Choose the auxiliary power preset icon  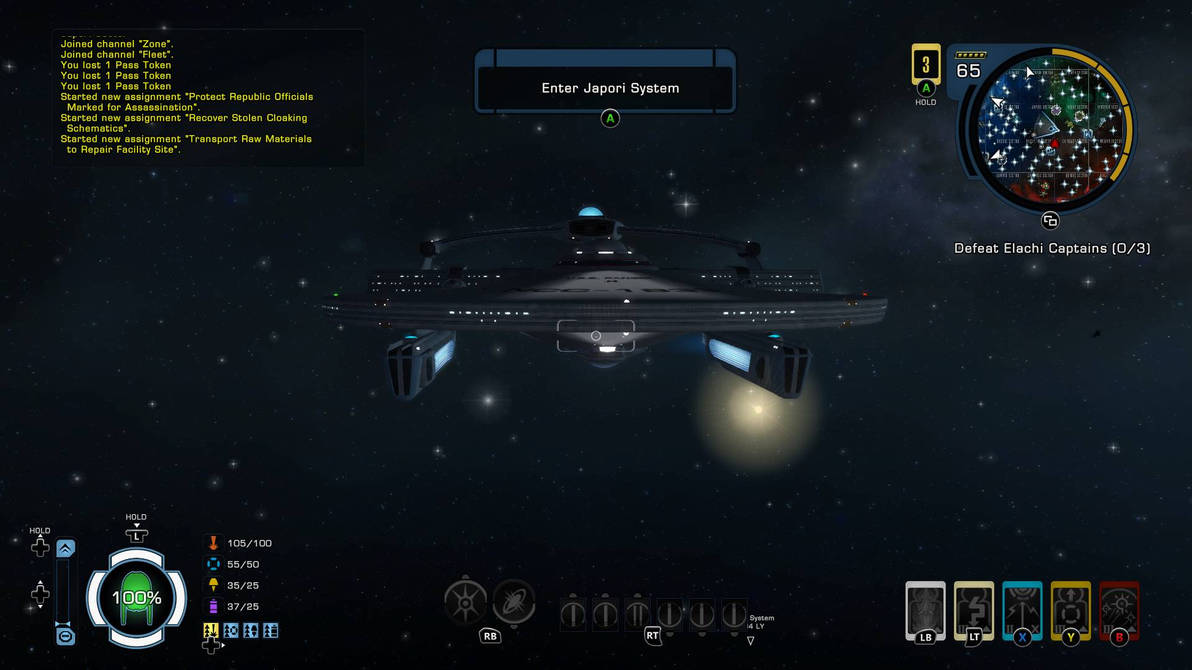[x=270, y=631]
